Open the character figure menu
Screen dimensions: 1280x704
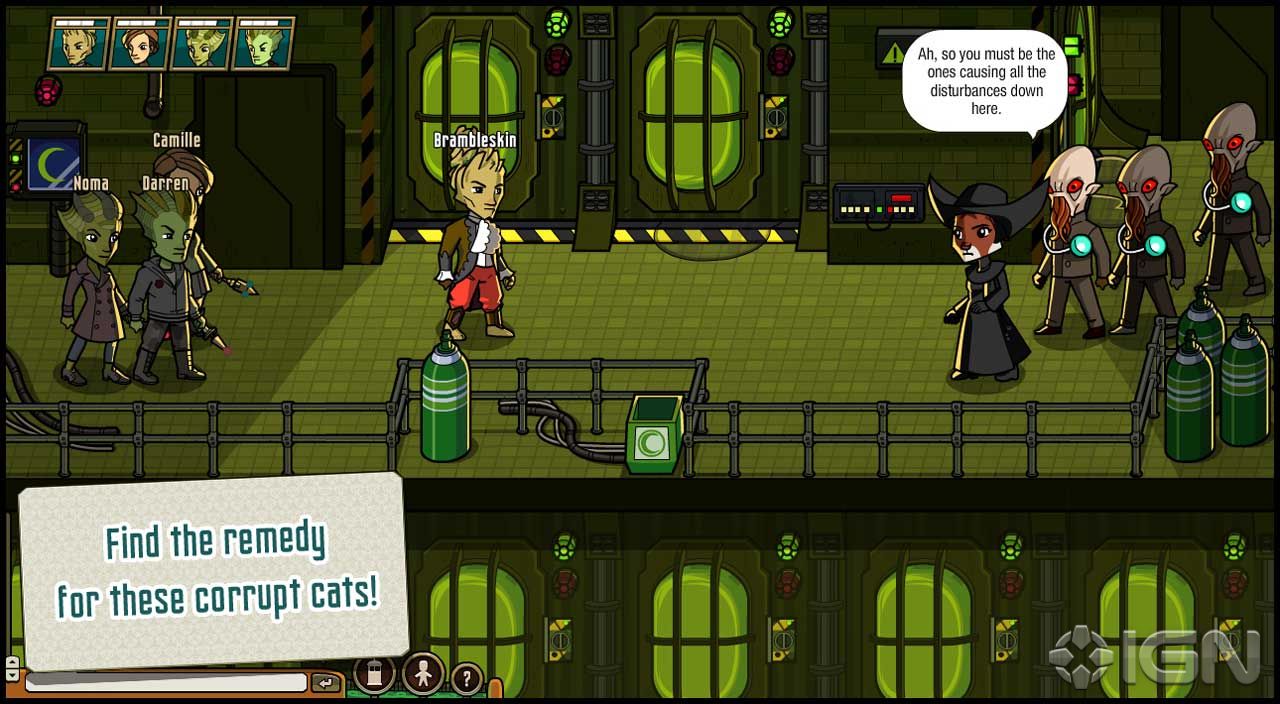(423, 675)
